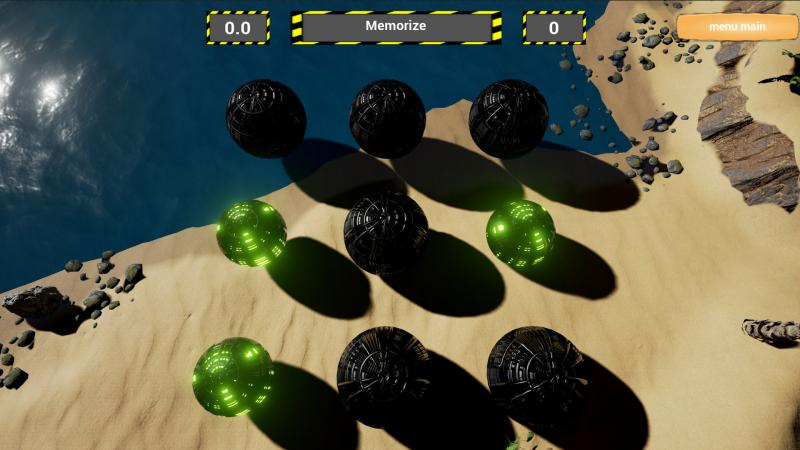The image size is (800, 450).
Task: Pick the bottom row's middle dark sphere
Action: click(383, 375)
